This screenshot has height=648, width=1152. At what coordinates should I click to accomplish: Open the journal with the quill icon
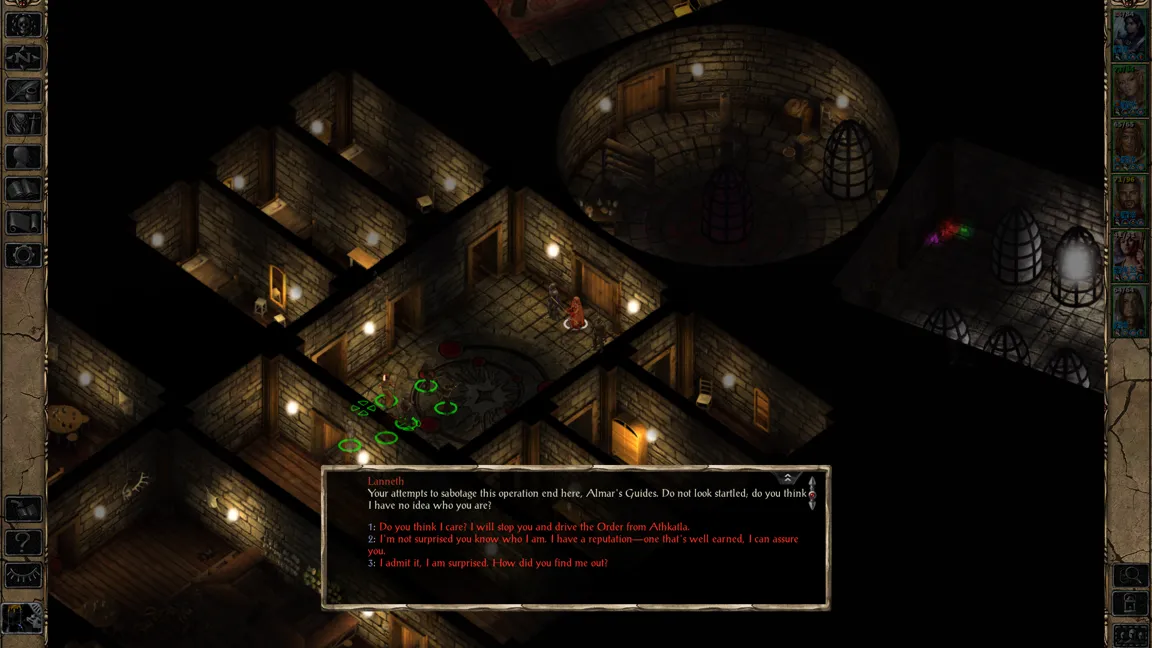coord(24,91)
